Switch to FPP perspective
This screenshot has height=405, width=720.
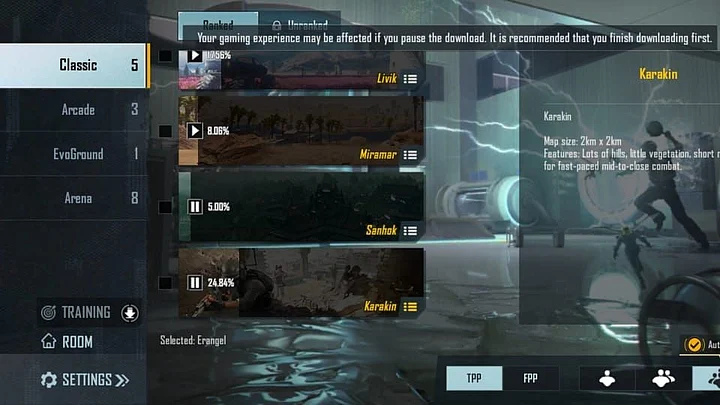[x=530, y=379]
